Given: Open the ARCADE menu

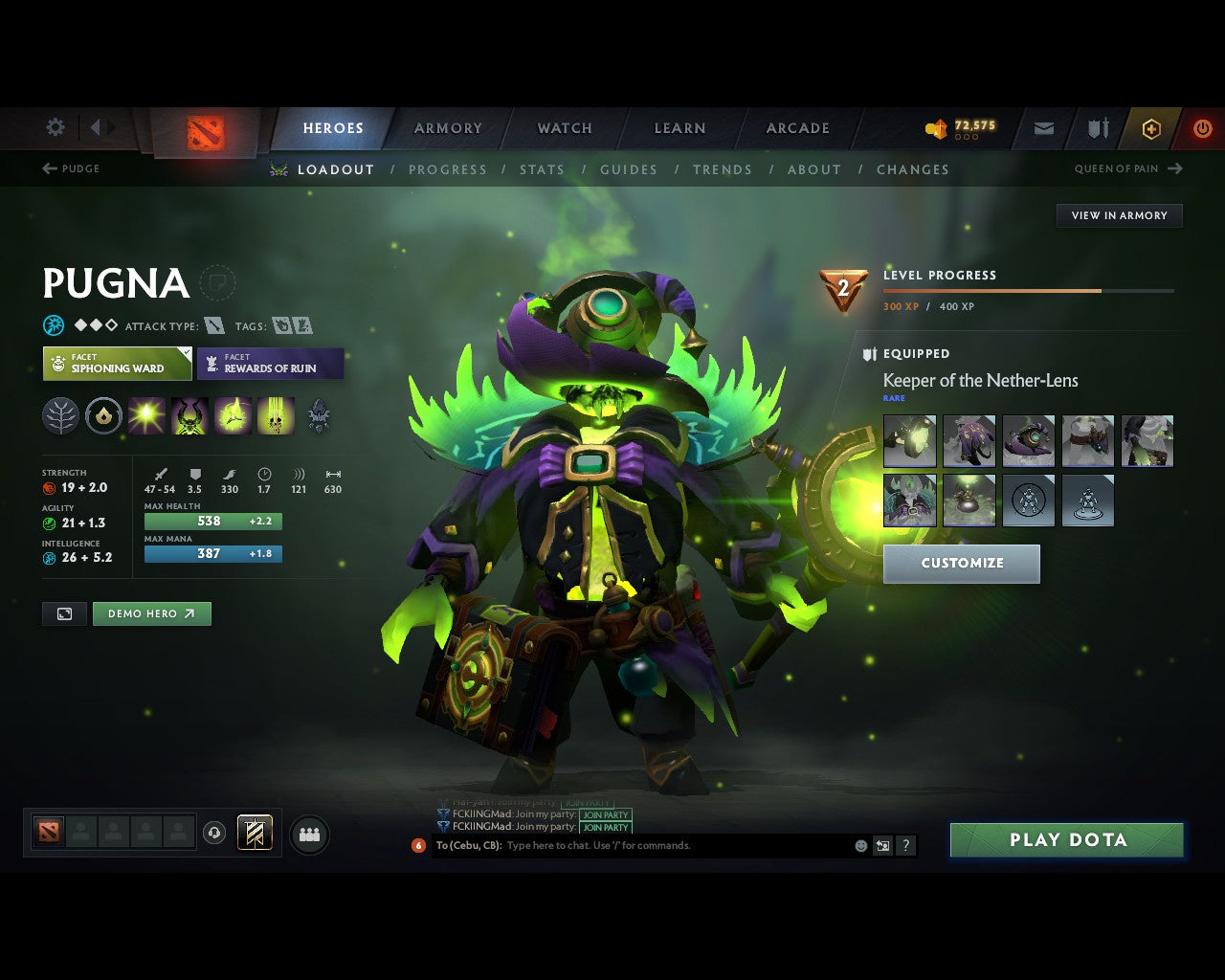Looking at the screenshot, I should (797, 128).
